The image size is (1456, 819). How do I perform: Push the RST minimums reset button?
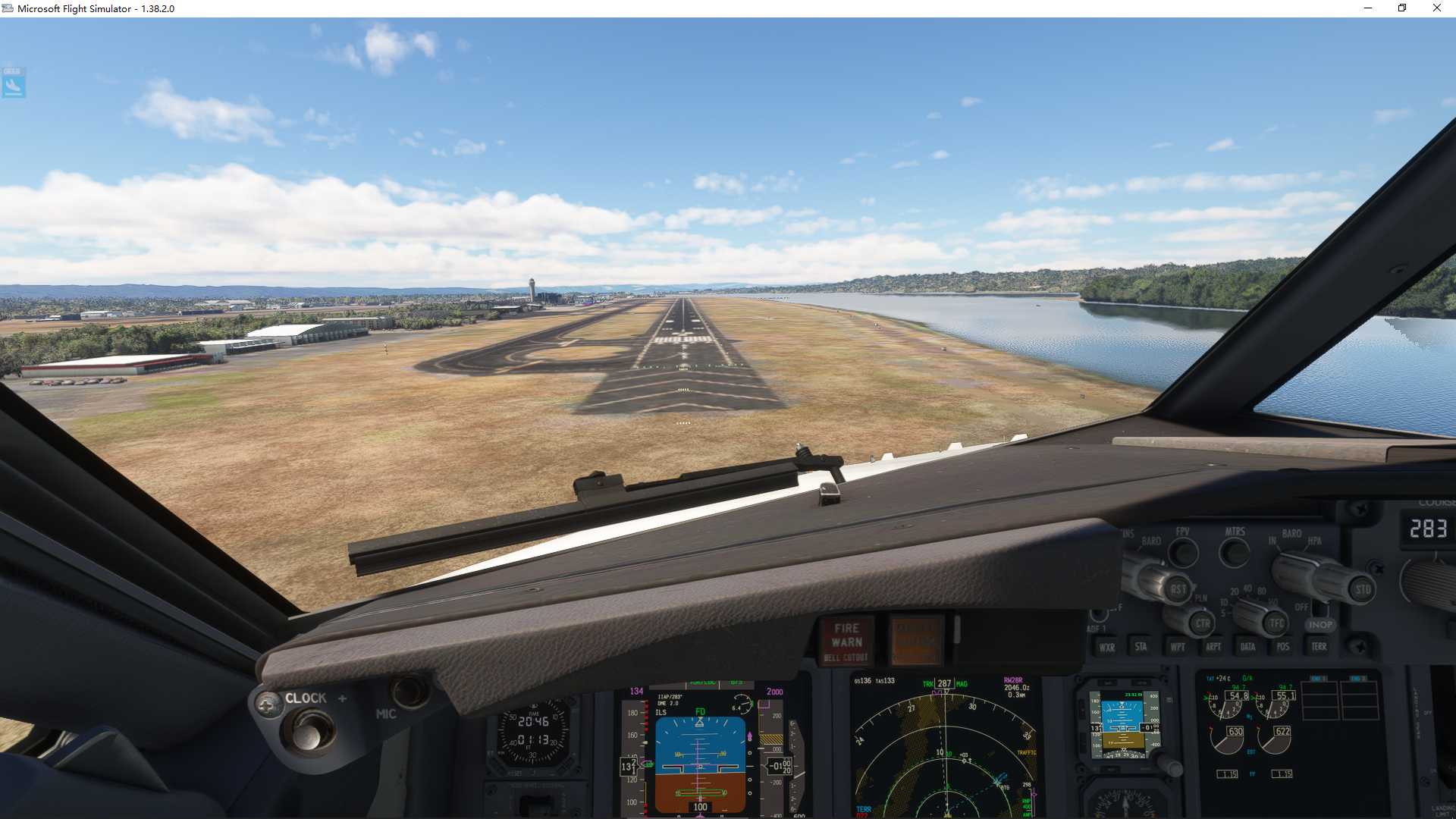click(x=1178, y=589)
